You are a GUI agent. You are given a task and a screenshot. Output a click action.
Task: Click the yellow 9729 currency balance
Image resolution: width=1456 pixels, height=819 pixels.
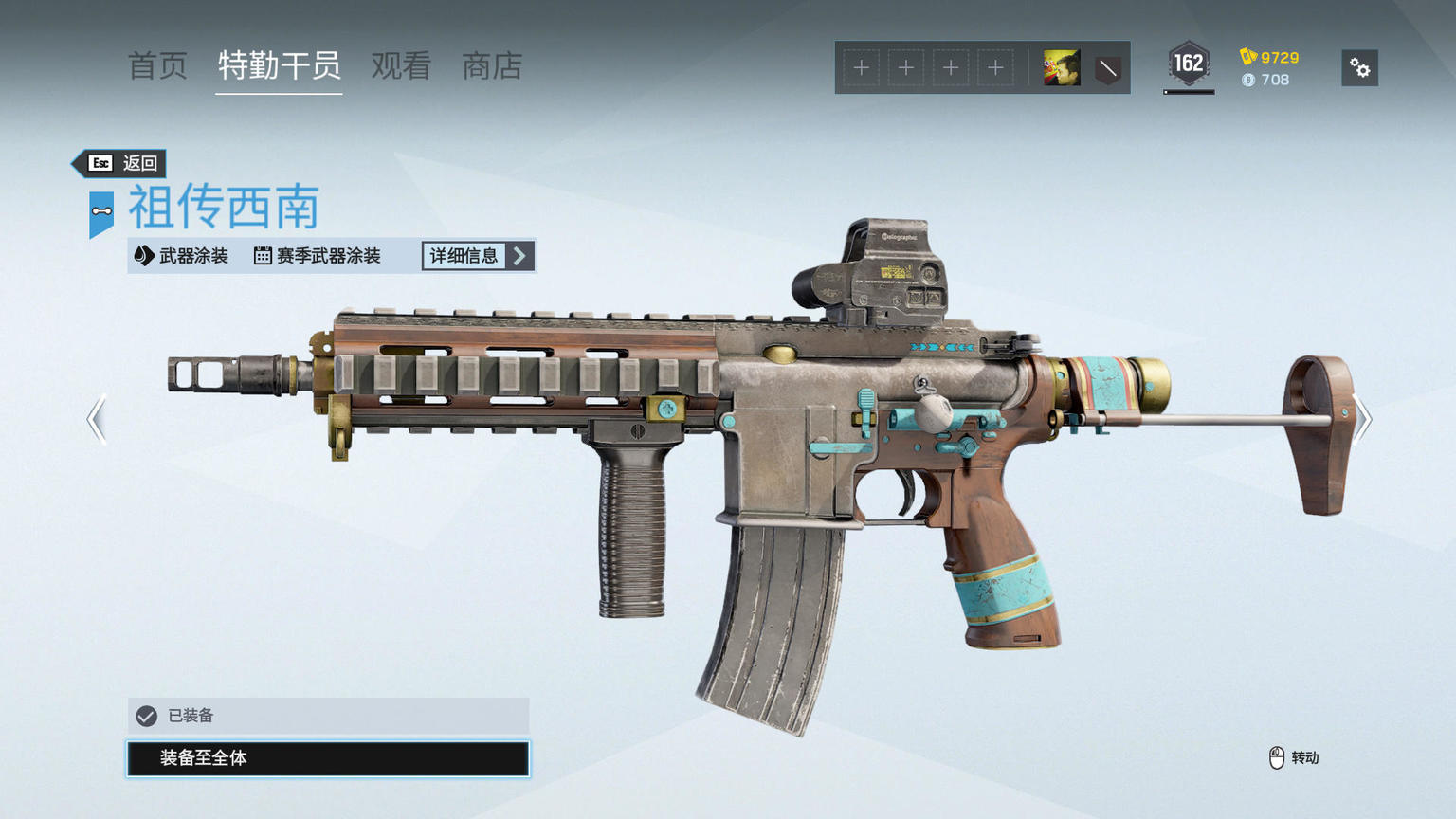[x=1270, y=57]
